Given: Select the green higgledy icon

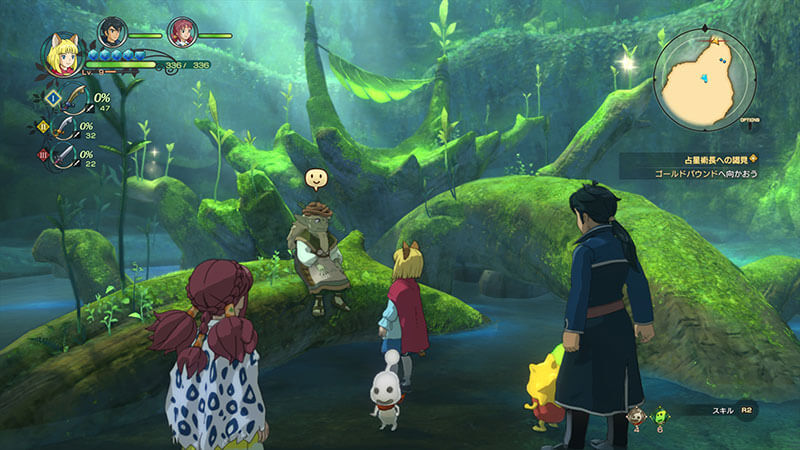Looking at the screenshot, I should 659,415.
